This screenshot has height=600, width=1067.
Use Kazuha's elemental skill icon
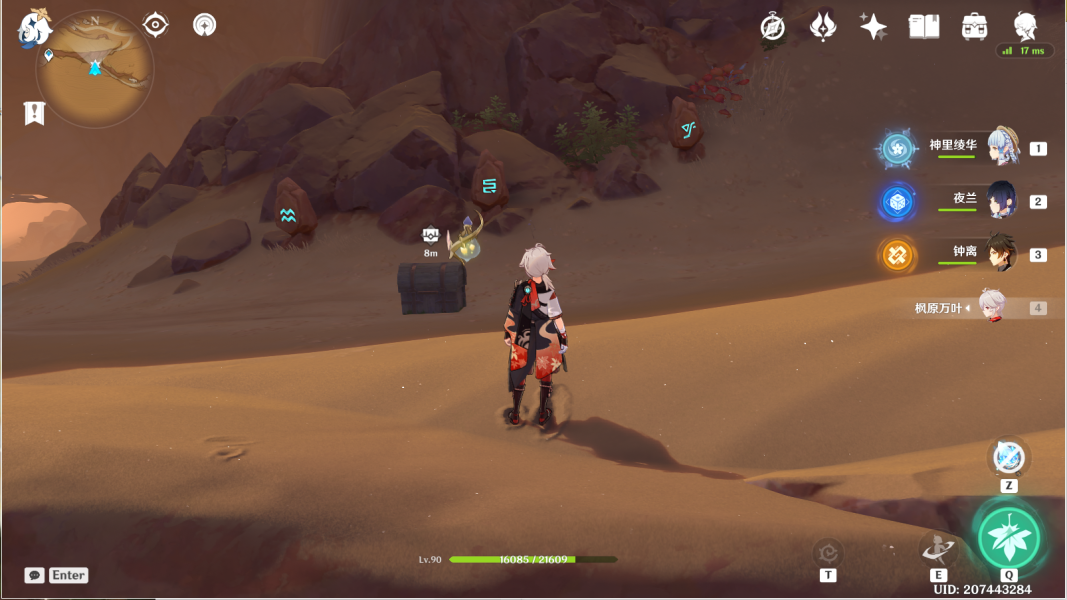(x=938, y=549)
